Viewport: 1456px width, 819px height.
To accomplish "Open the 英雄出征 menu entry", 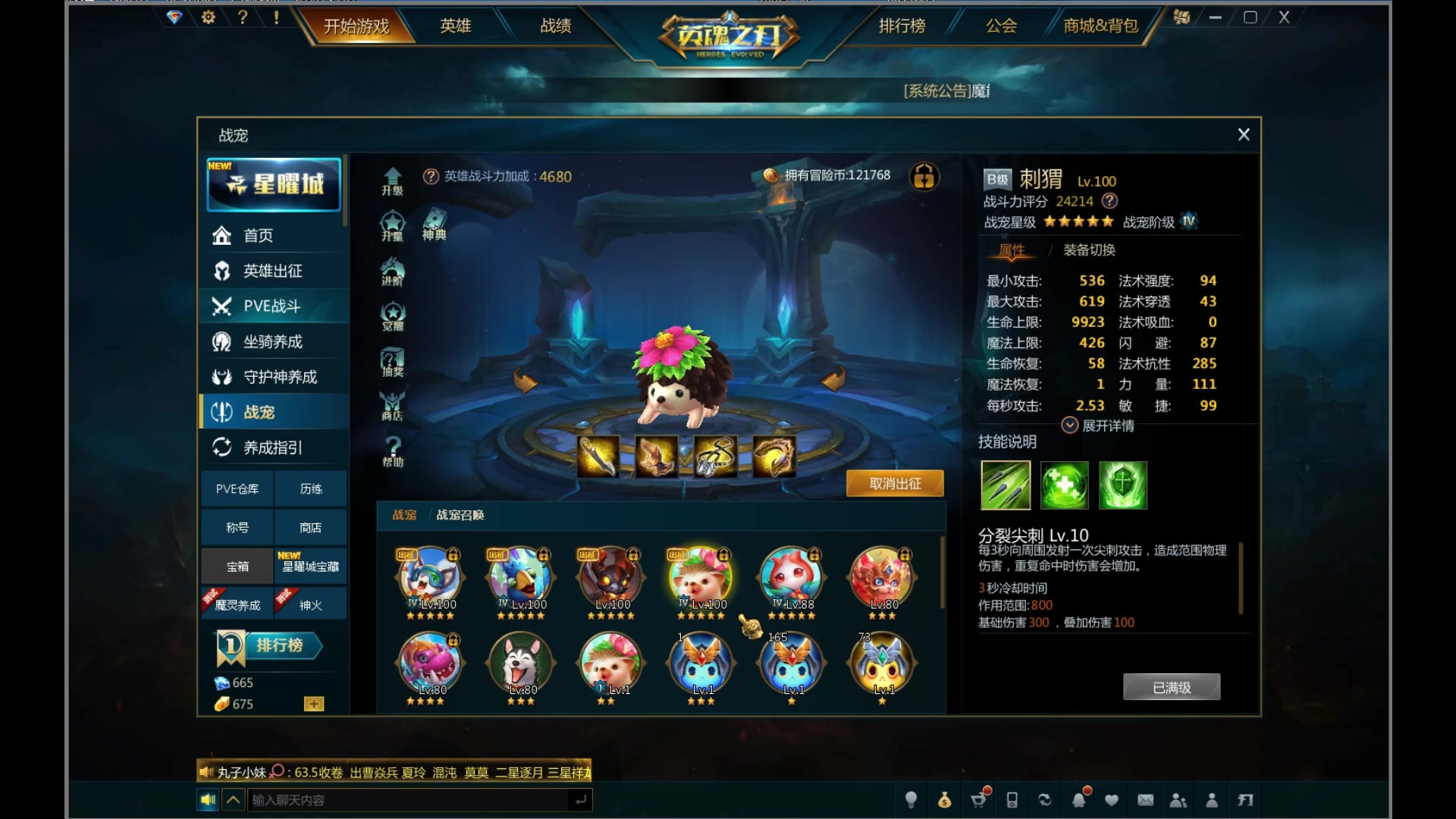I will coord(273,271).
